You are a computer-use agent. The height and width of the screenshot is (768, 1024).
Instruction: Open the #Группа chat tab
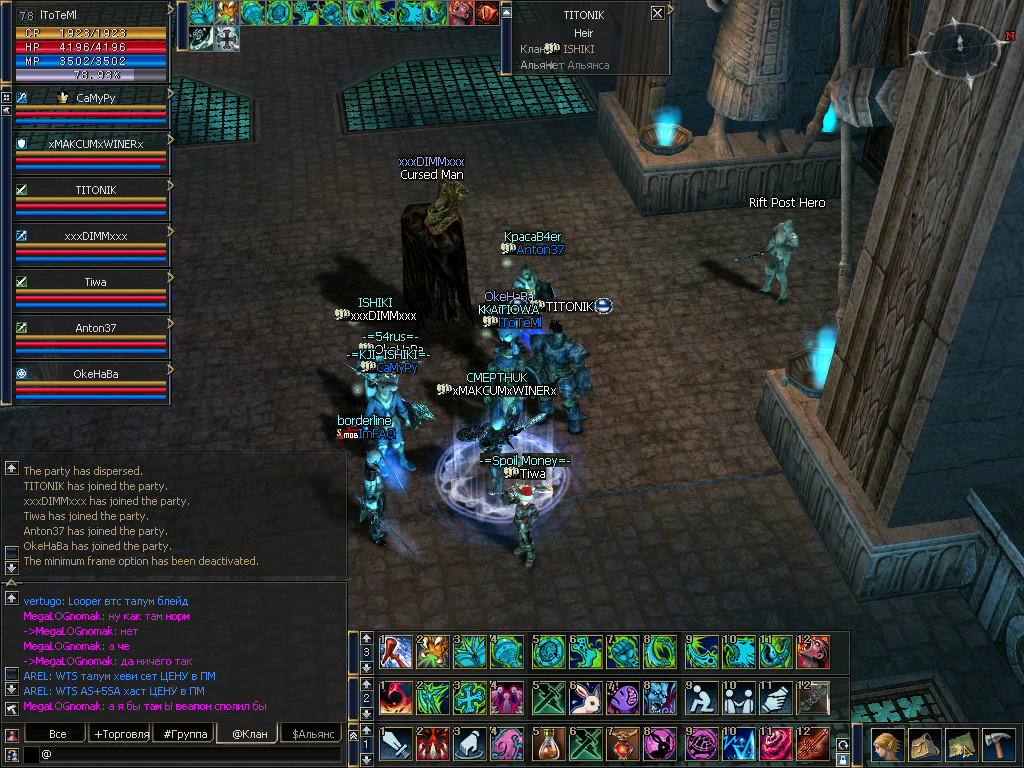tap(185, 735)
